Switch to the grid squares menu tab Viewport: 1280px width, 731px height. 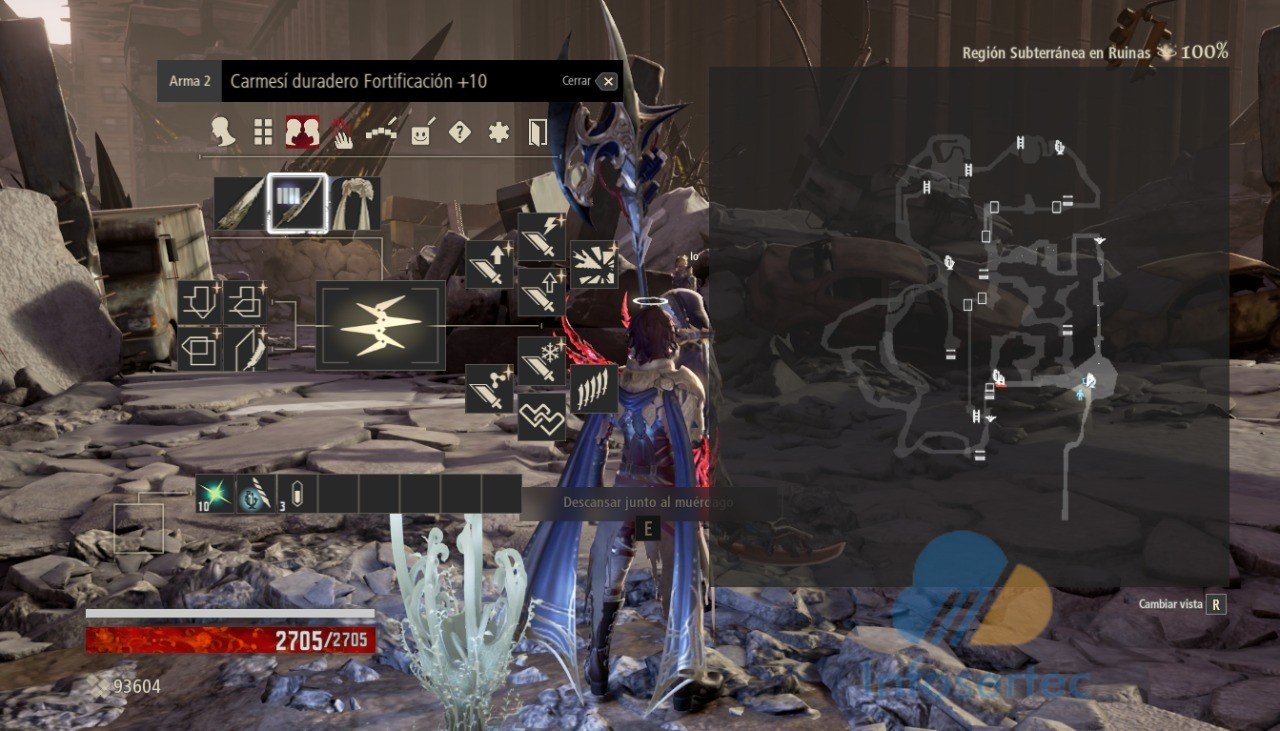[x=263, y=132]
